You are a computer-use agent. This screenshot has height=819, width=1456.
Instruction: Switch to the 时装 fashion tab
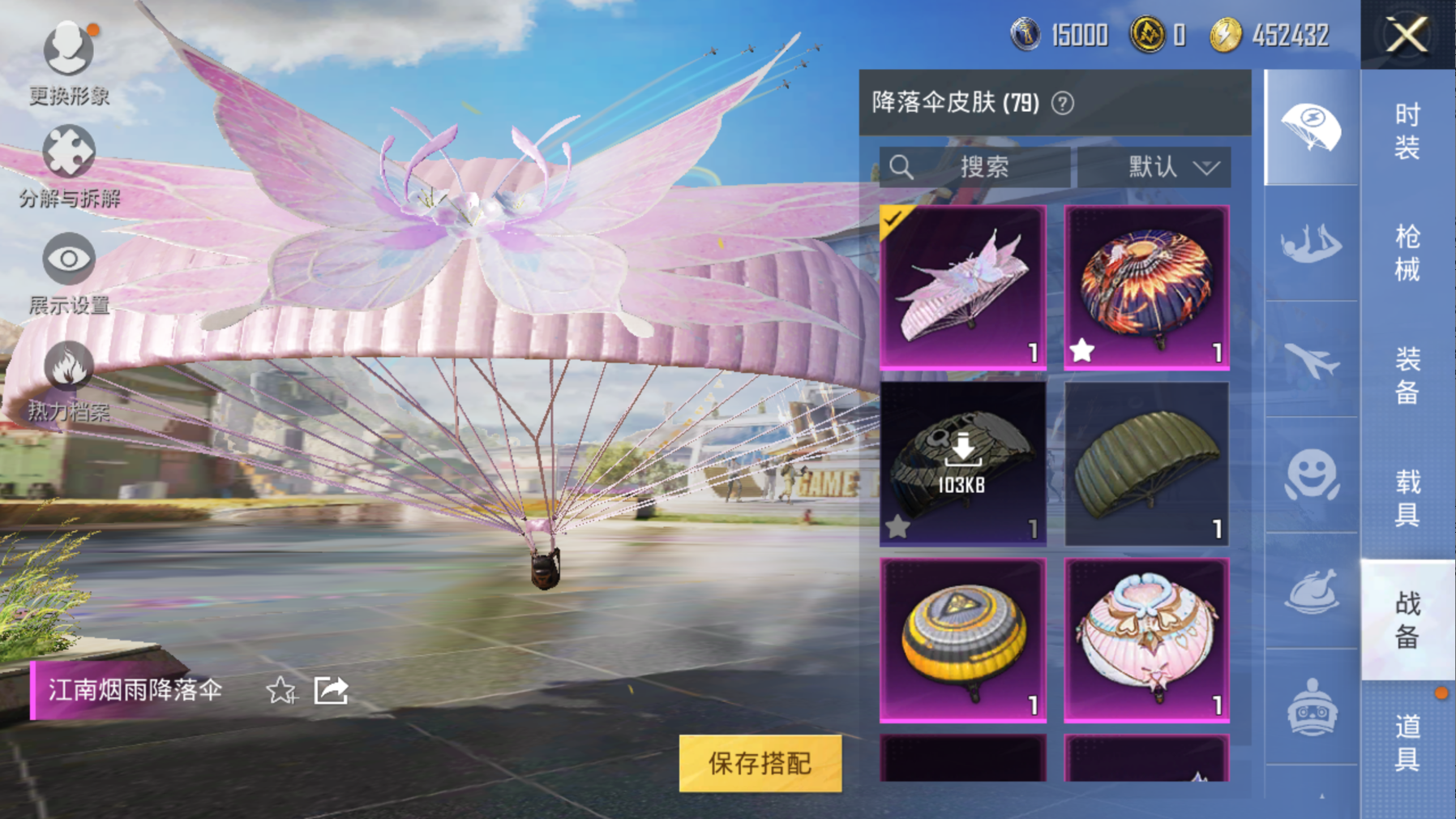click(1407, 130)
